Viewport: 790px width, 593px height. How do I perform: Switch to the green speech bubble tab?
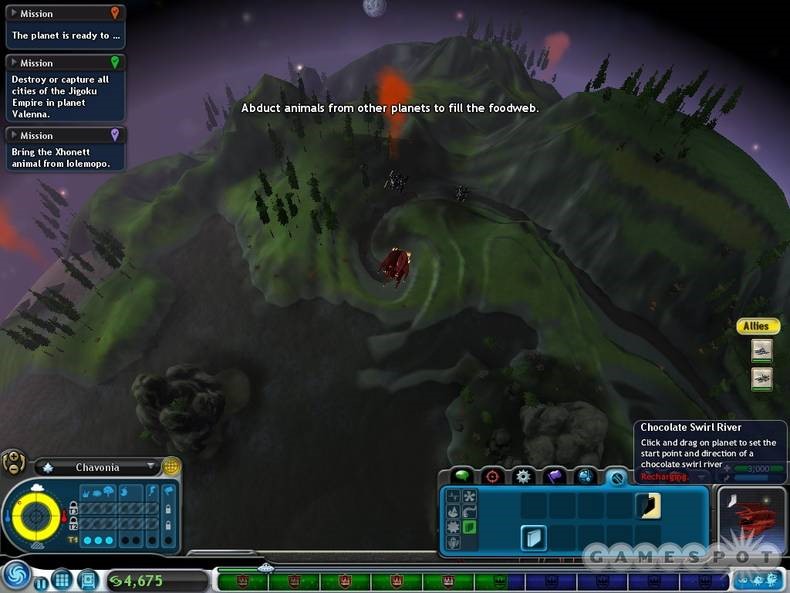coord(461,475)
